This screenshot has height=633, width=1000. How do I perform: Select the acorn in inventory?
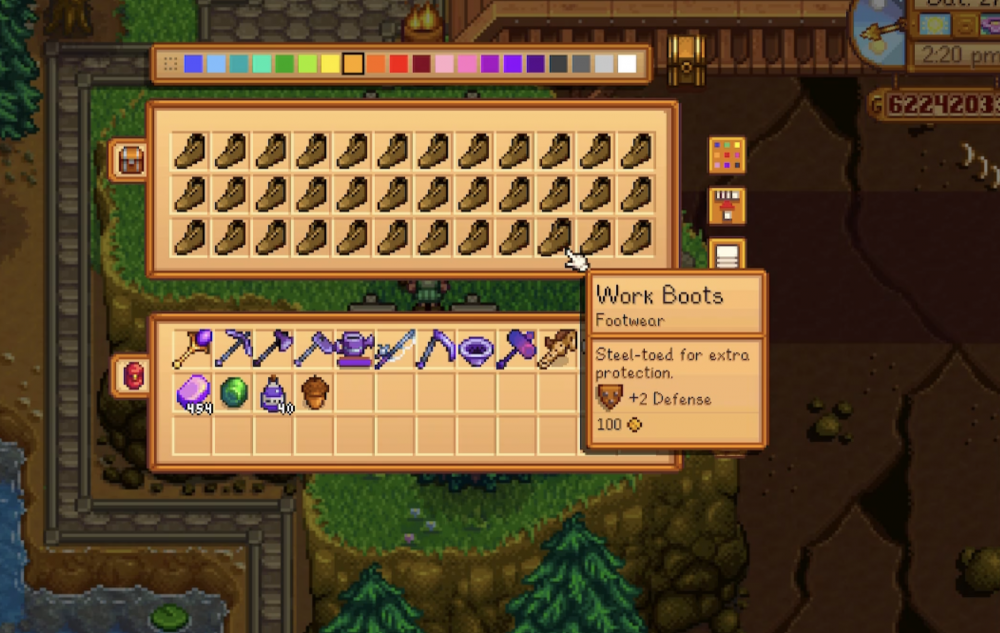coord(314,391)
